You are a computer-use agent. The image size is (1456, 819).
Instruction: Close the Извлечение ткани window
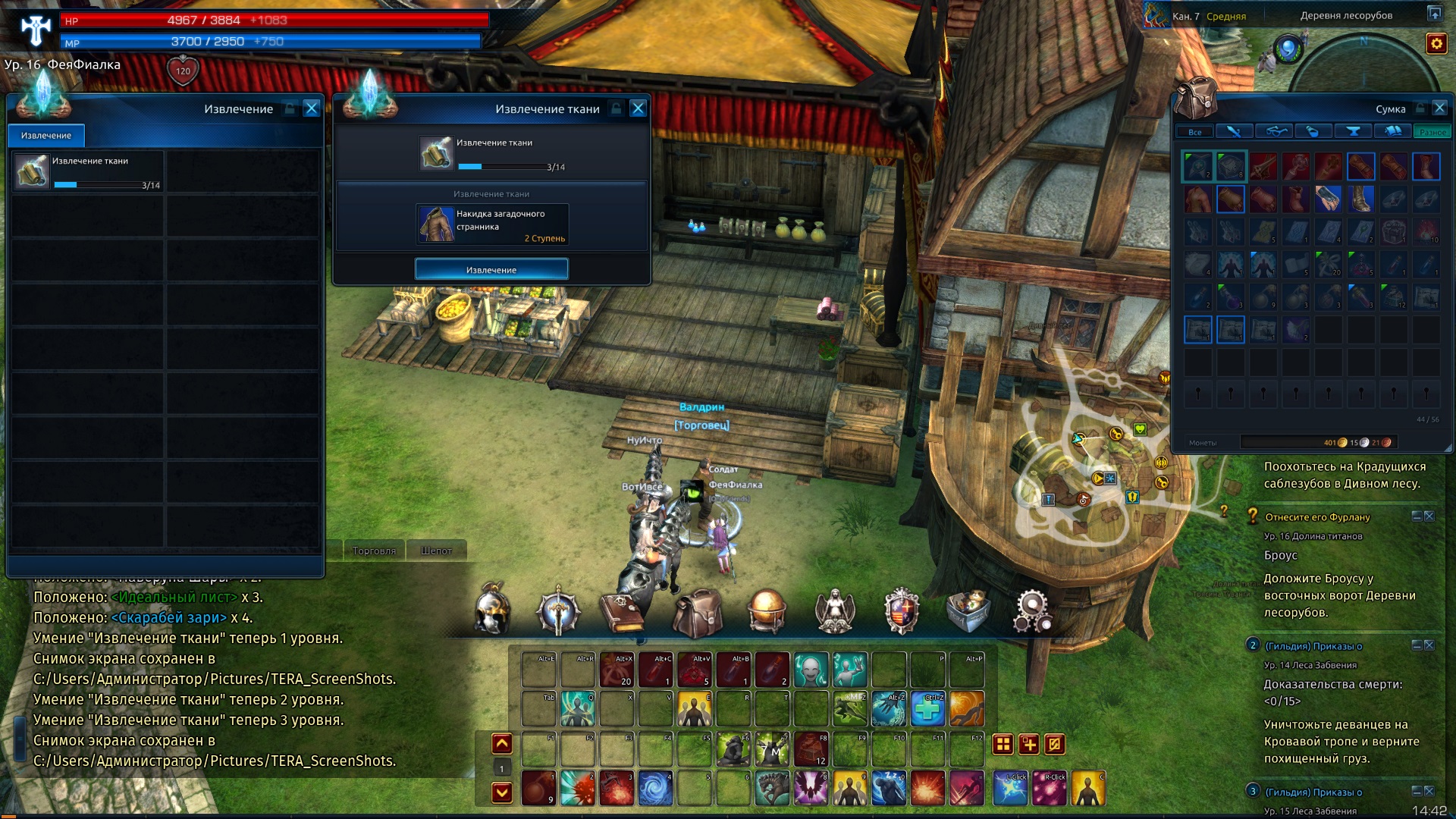(x=638, y=109)
